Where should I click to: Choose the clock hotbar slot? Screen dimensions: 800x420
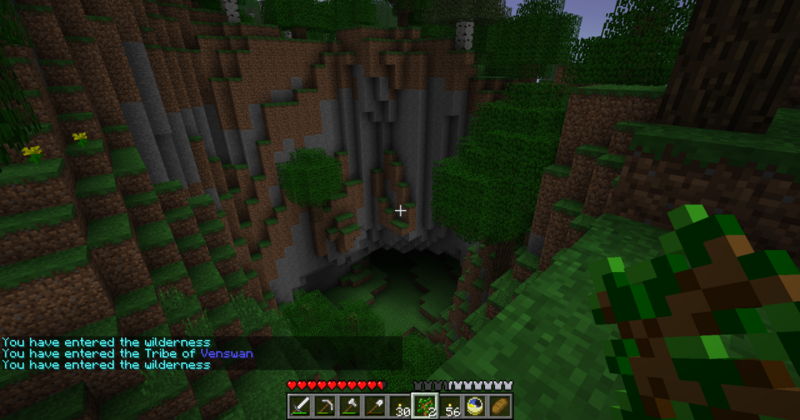[475, 405]
